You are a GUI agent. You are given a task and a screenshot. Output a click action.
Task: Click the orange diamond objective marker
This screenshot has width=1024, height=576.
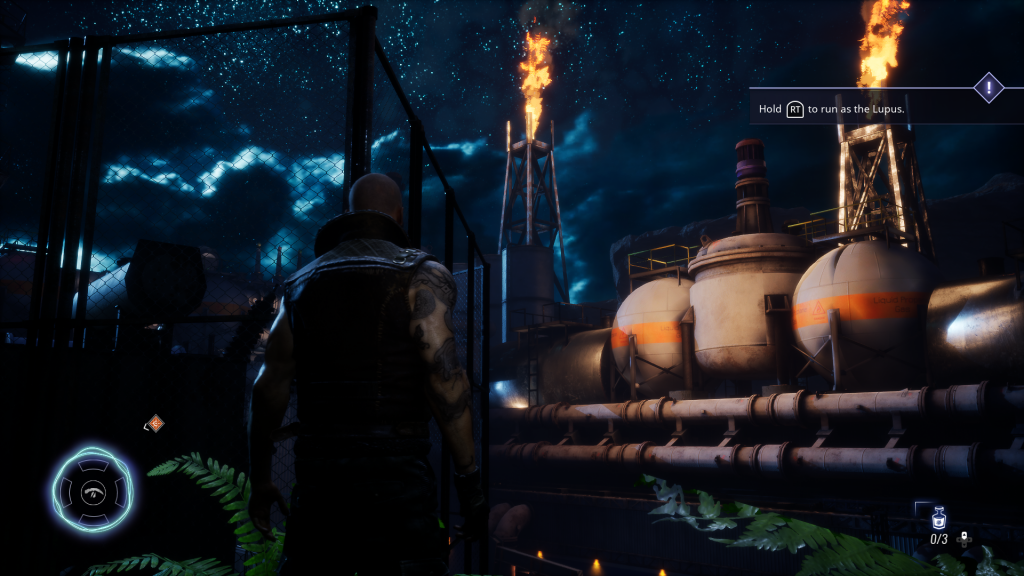(155, 424)
